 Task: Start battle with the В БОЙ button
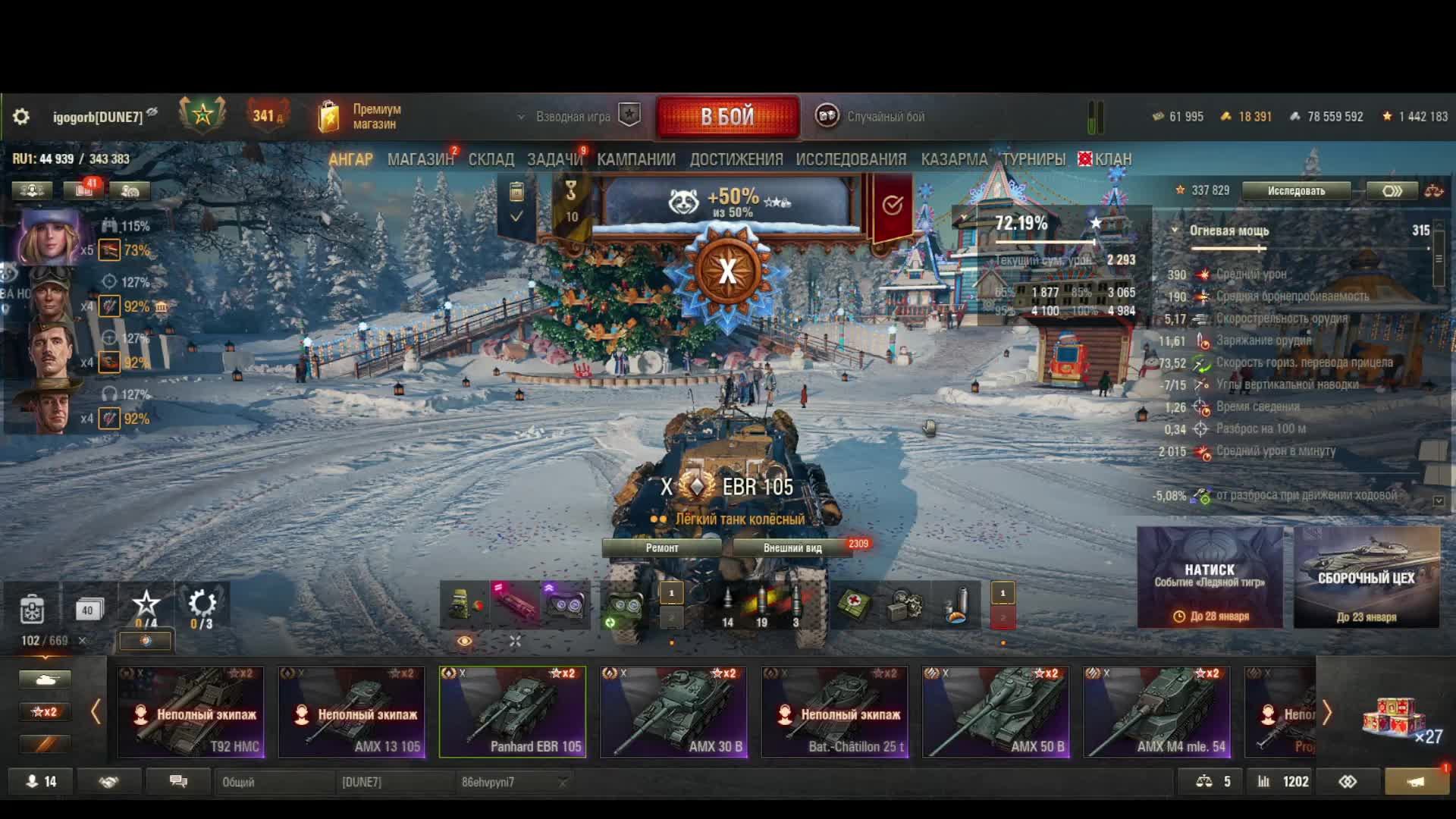(727, 117)
